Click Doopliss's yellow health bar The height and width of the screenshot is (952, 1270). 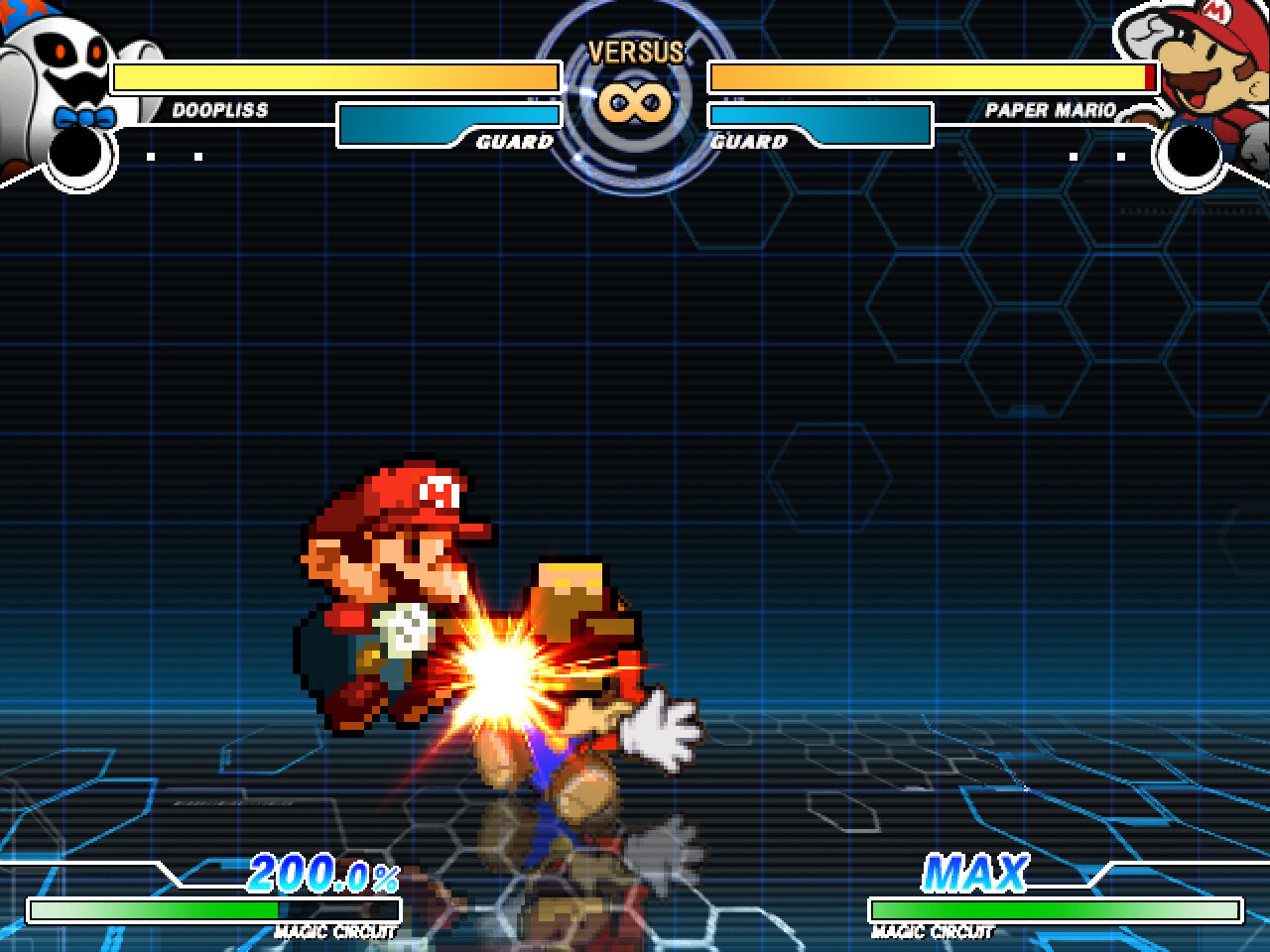point(337,75)
